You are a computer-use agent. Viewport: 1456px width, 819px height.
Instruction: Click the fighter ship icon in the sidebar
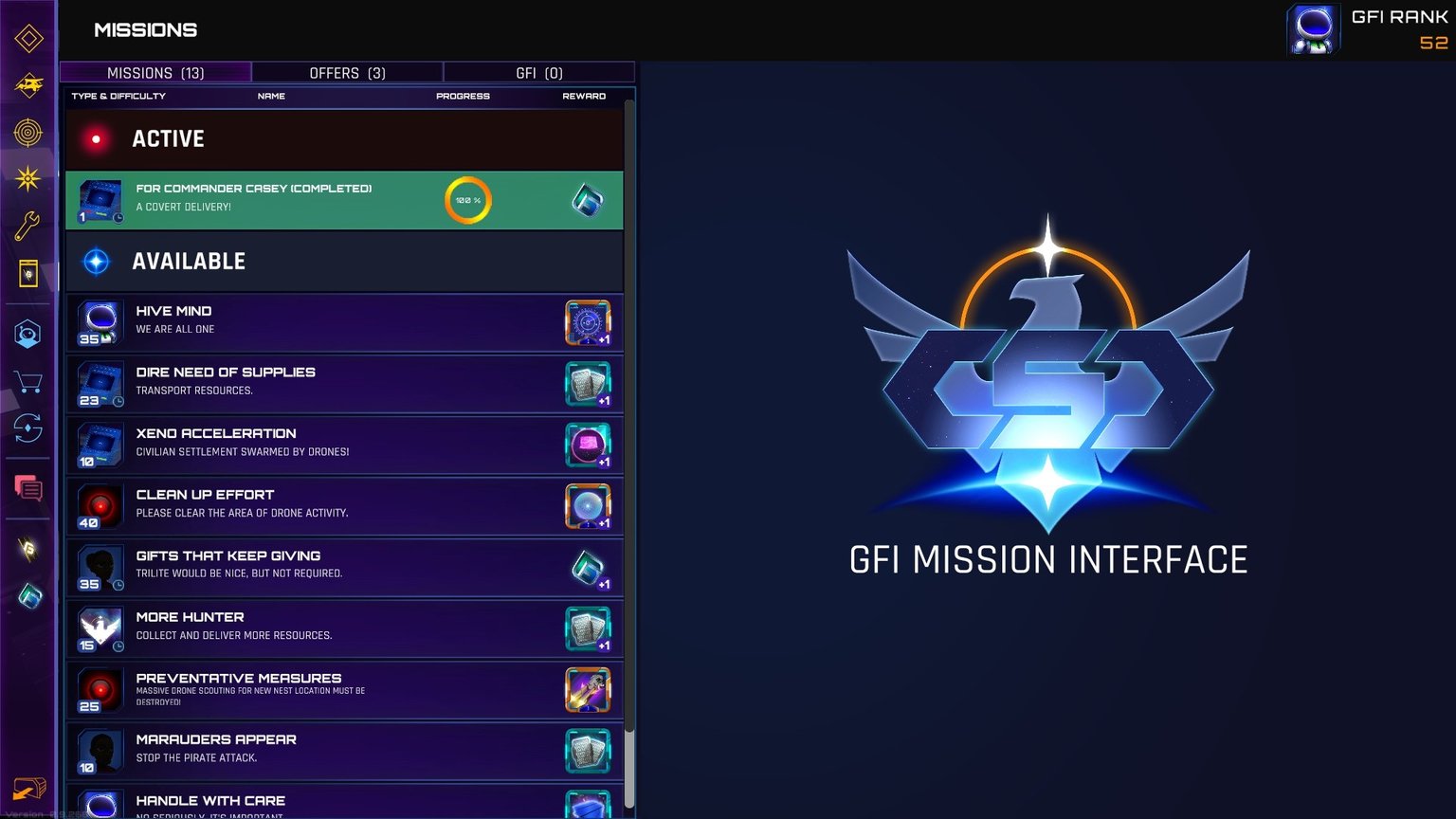click(x=28, y=86)
